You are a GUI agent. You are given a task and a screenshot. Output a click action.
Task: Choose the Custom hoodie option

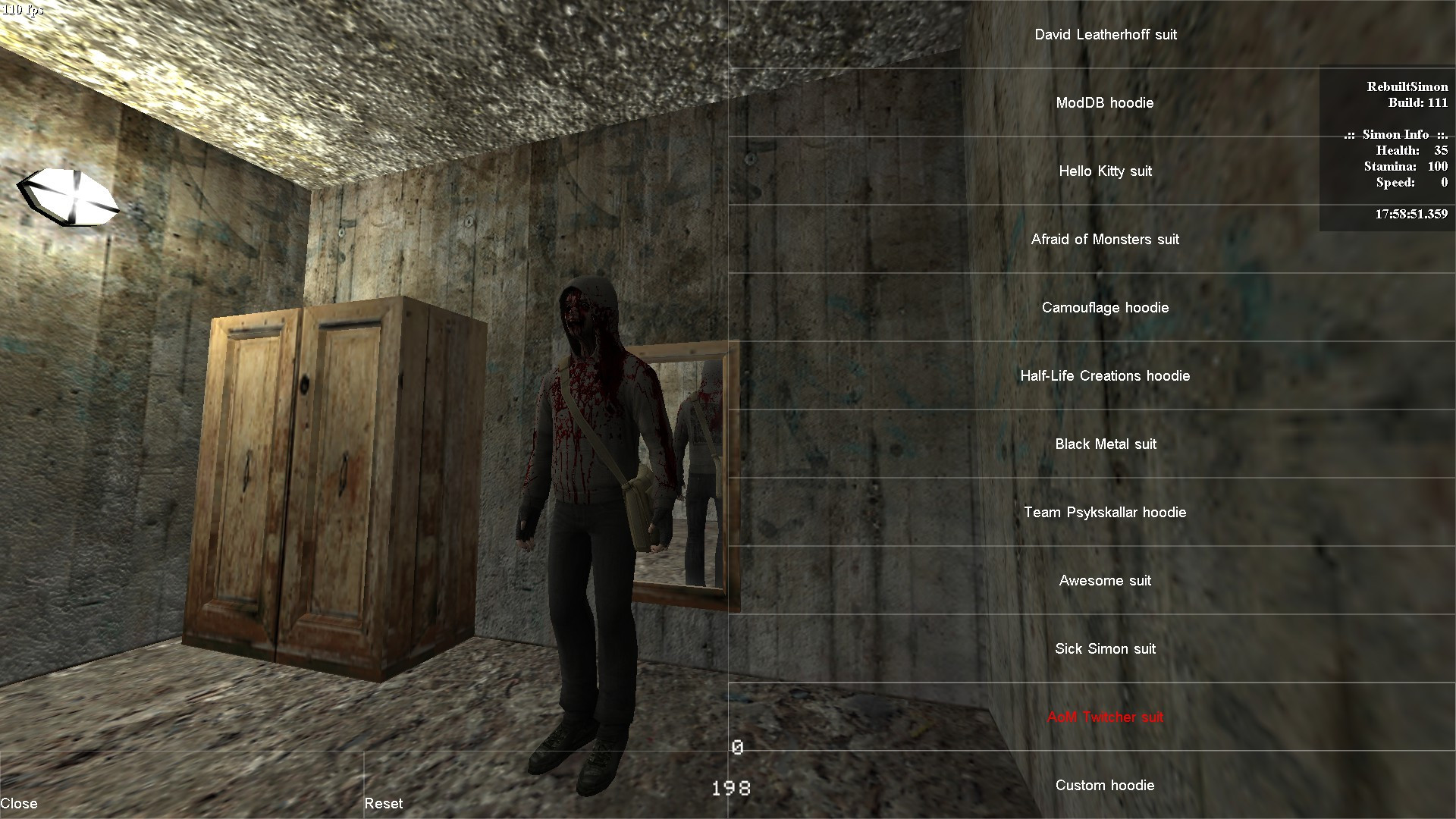(x=1105, y=785)
